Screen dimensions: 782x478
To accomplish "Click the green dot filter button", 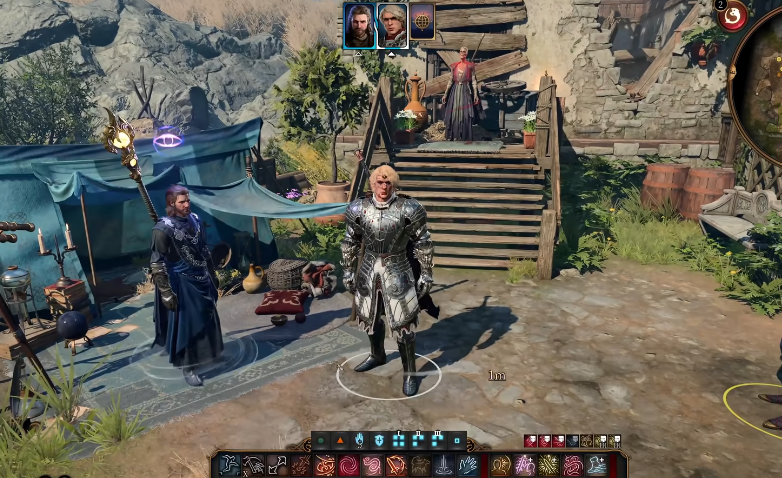I will point(321,440).
